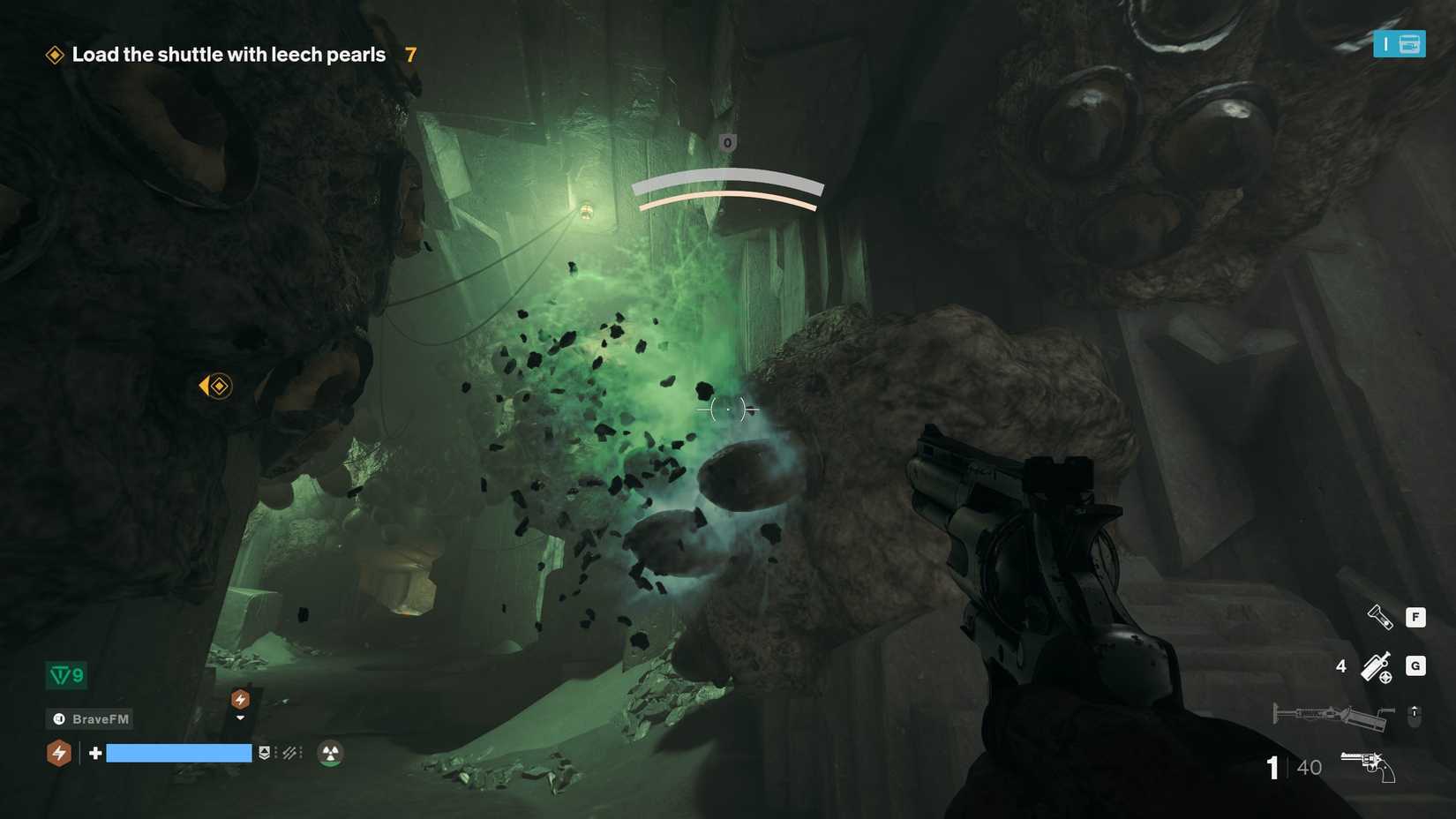Click the diamond objective icon beside the quest text
The width and height of the screenshot is (1456, 819).
tap(56, 55)
